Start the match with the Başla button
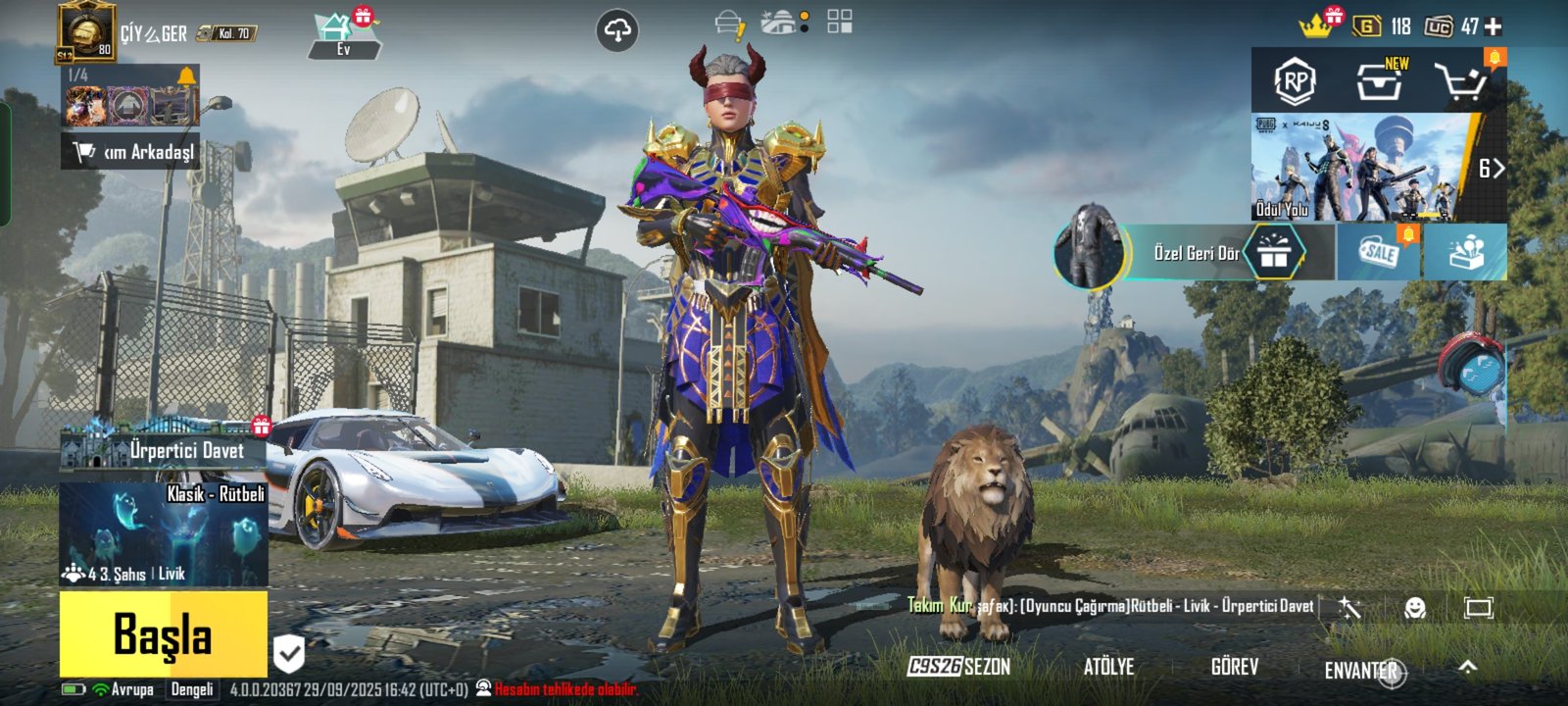 point(163,633)
